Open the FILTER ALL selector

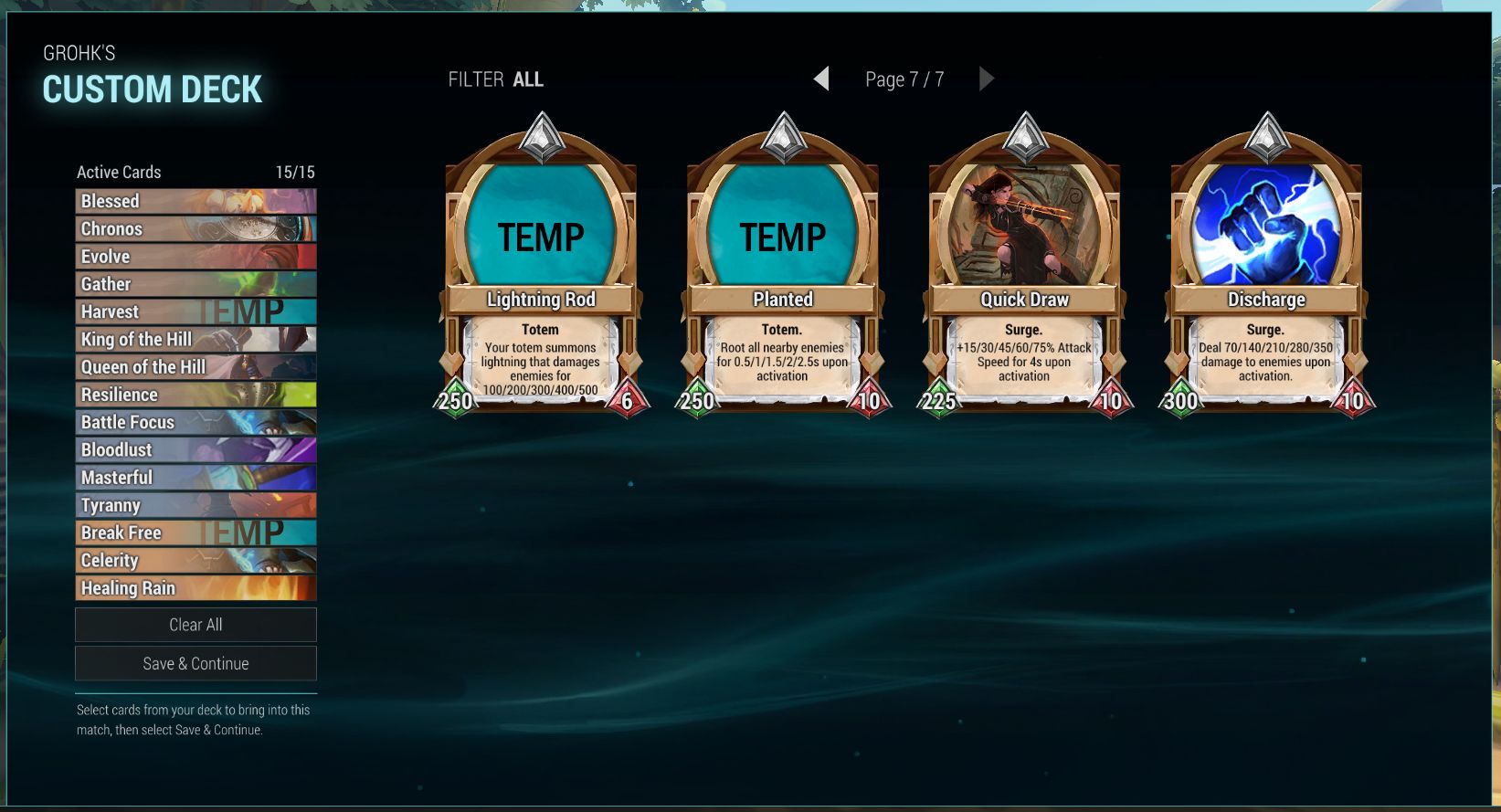click(x=495, y=79)
